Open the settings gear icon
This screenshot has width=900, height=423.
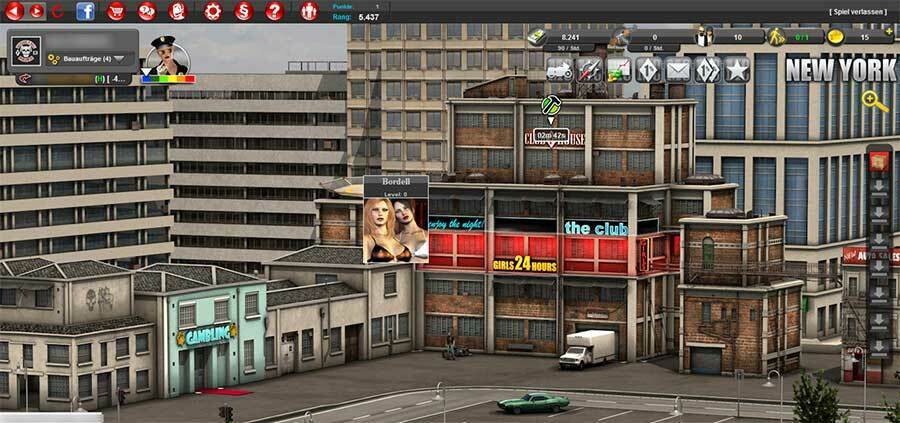coord(212,12)
